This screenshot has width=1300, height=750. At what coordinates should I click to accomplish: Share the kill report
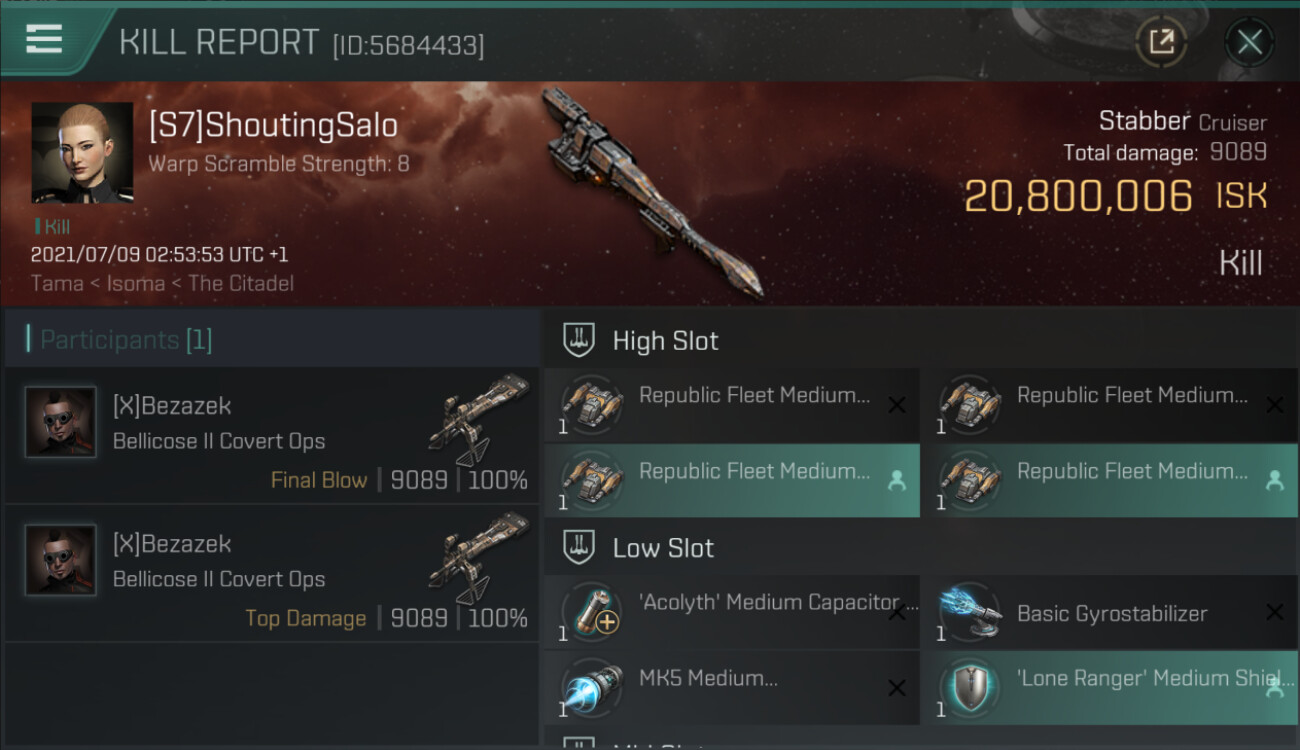[x=1161, y=42]
